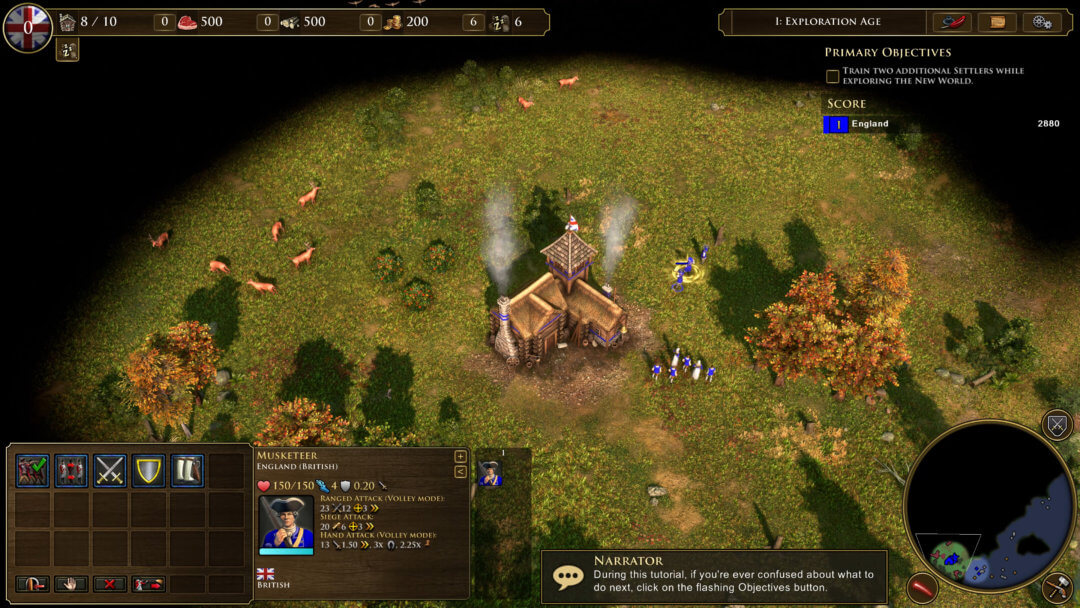Expand unit details with the plus button

460,457
